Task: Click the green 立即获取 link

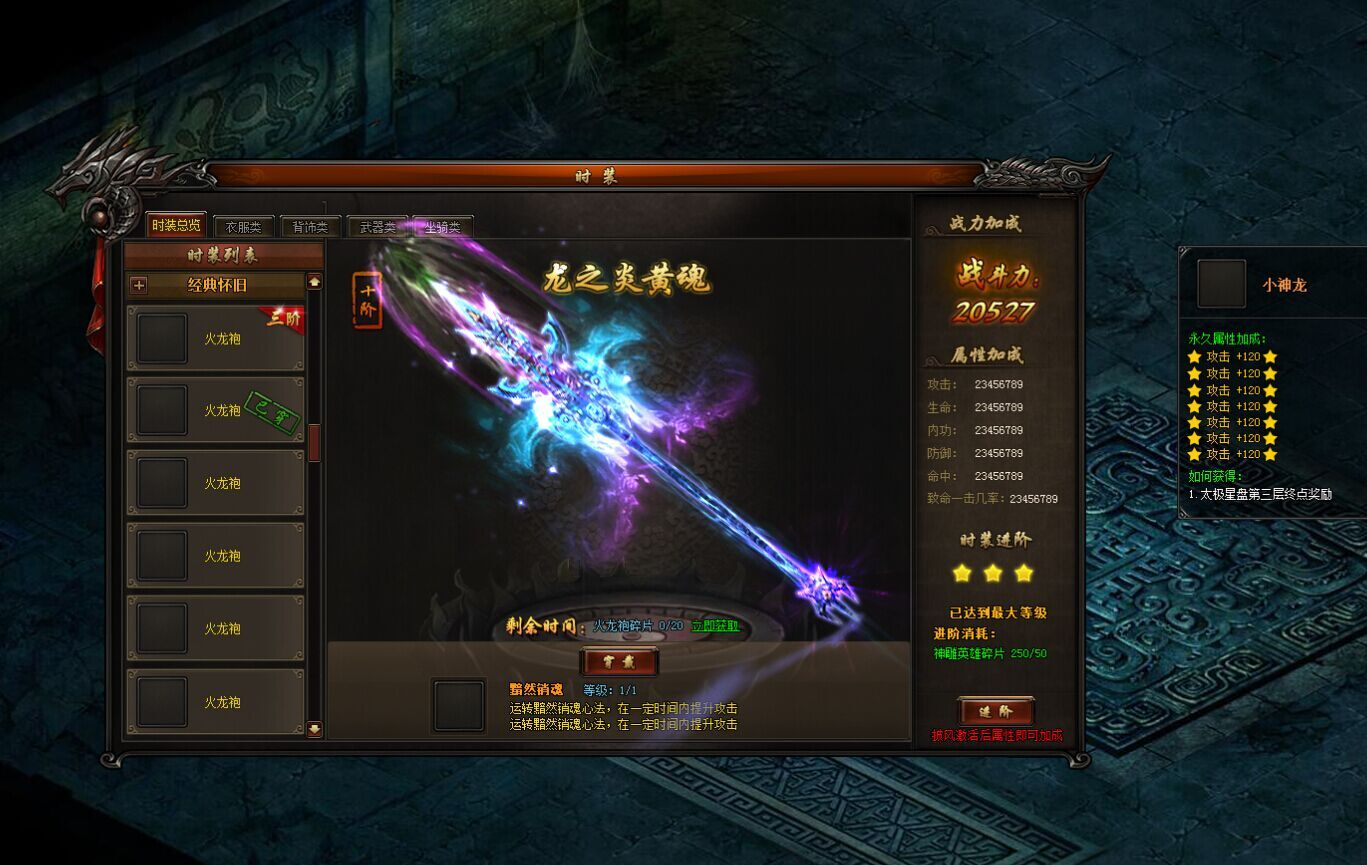Action: click(715, 626)
